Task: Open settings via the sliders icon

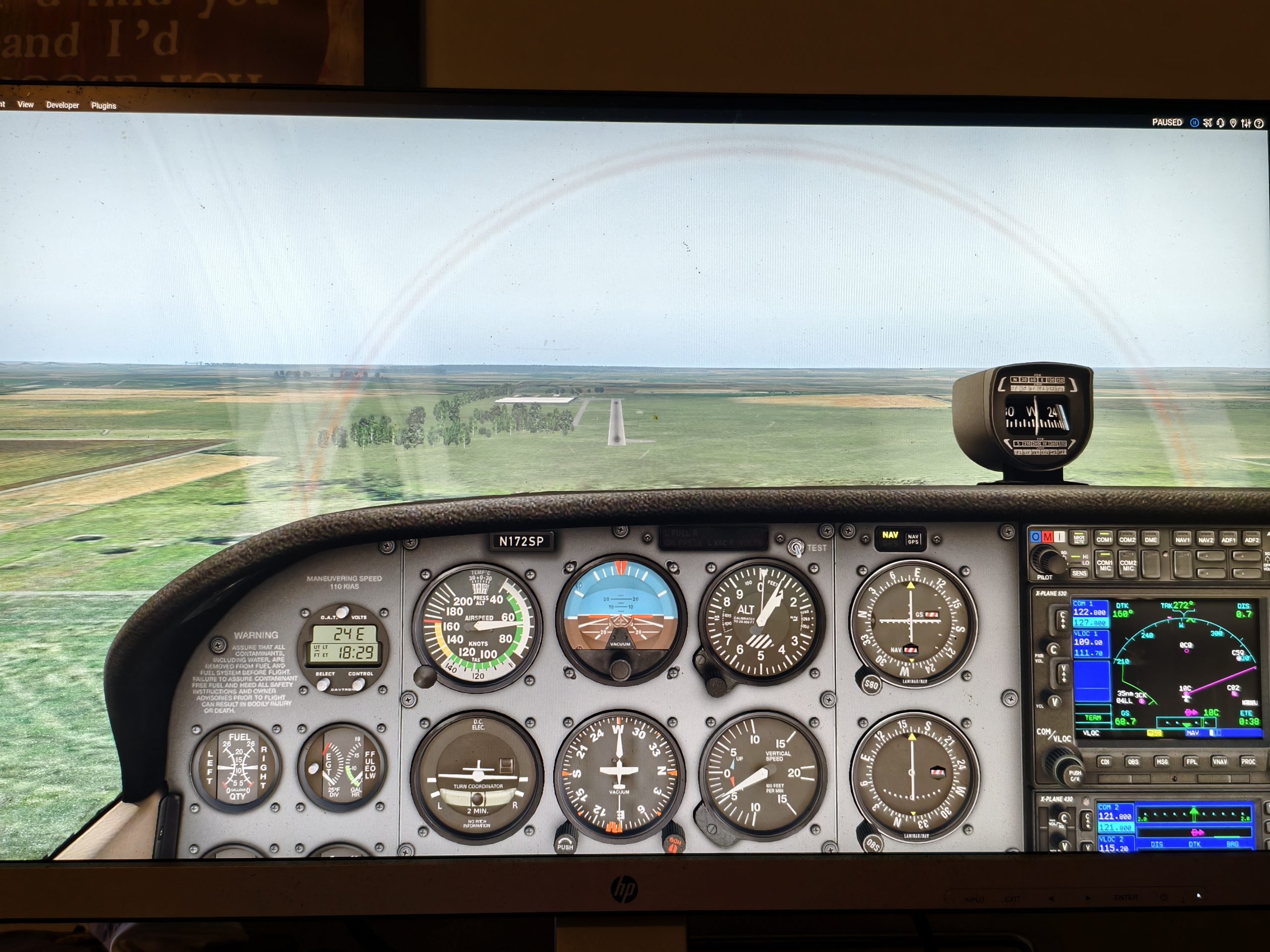Action: [x=1245, y=123]
